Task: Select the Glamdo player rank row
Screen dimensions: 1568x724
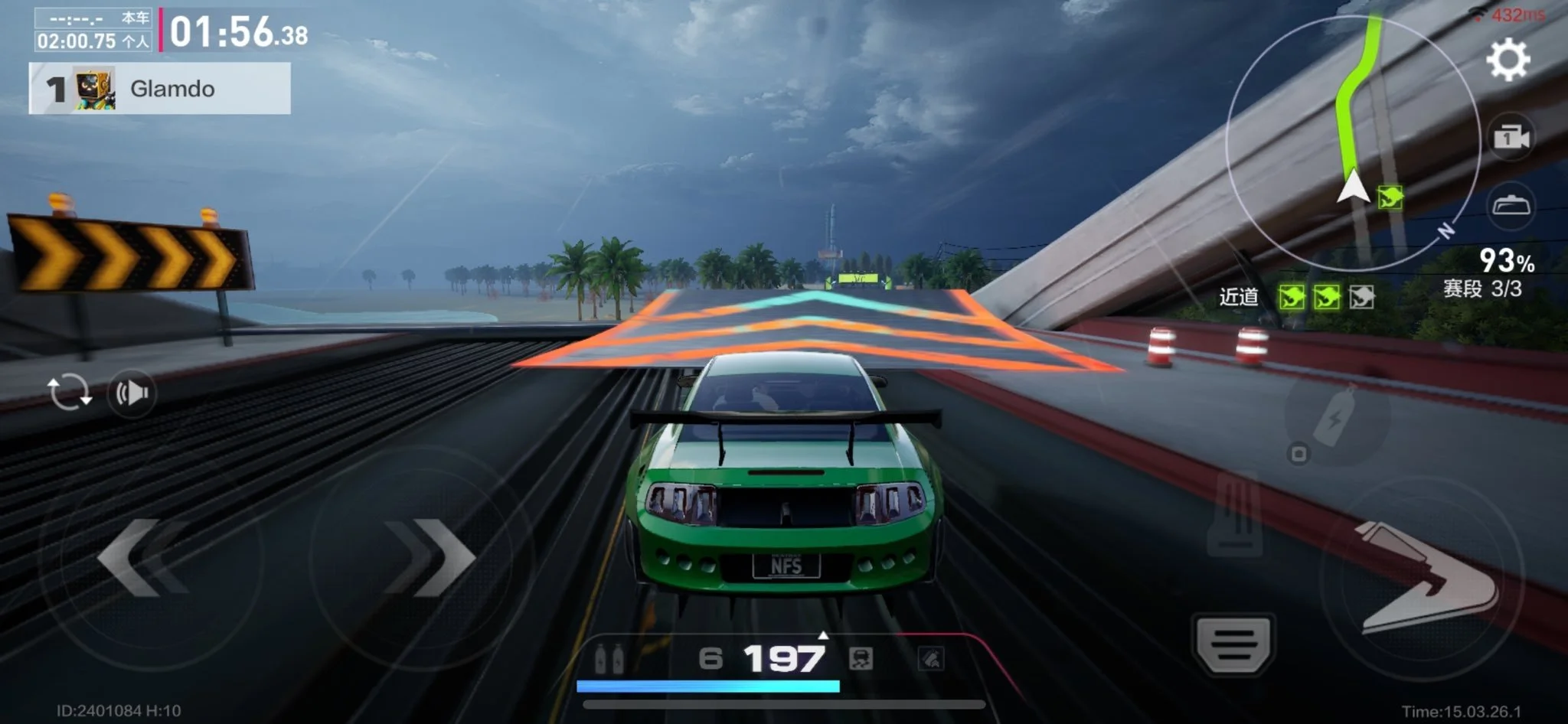Action: pyautogui.click(x=160, y=89)
